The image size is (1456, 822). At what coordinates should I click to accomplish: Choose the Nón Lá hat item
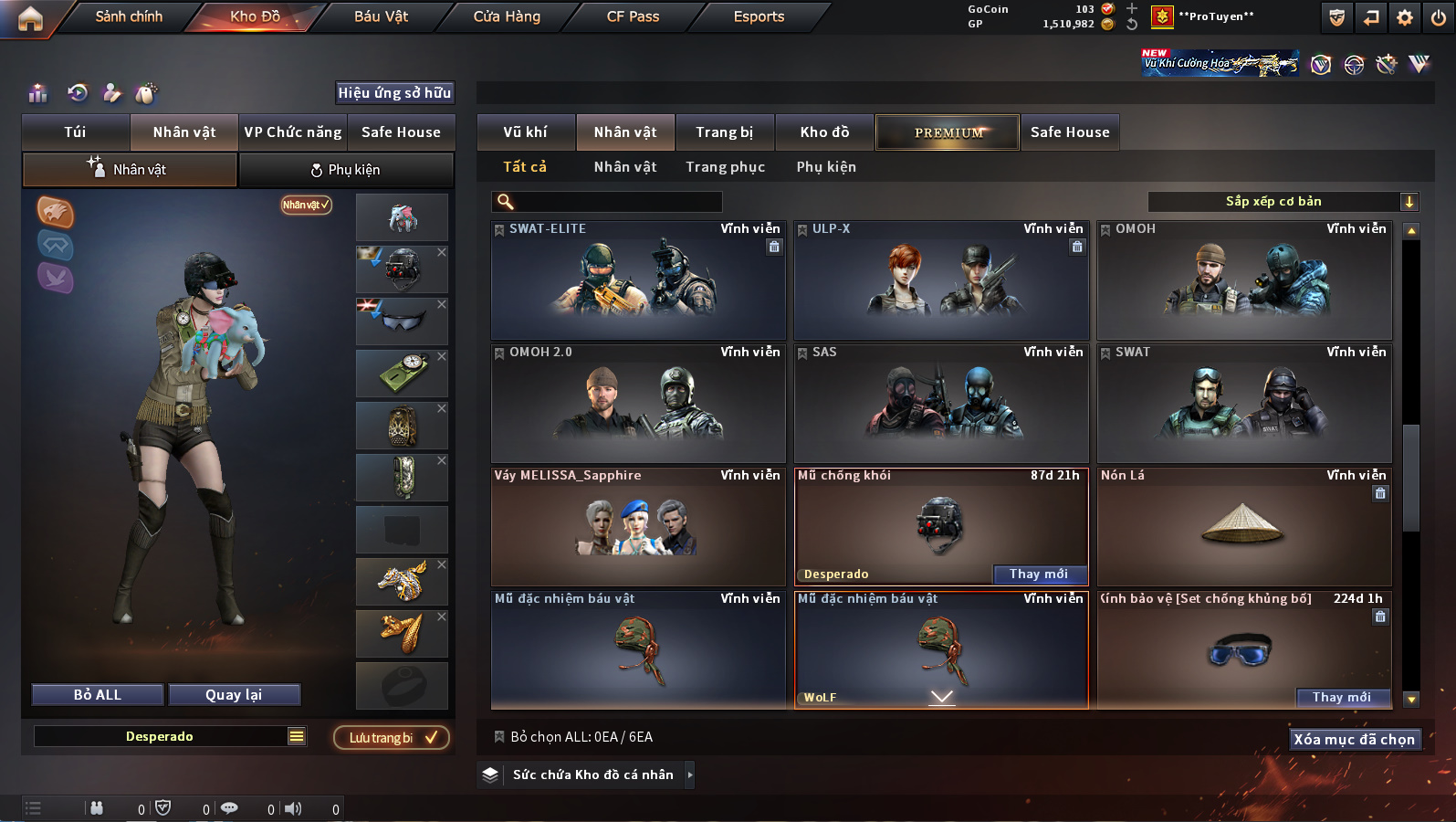(x=1243, y=527)
